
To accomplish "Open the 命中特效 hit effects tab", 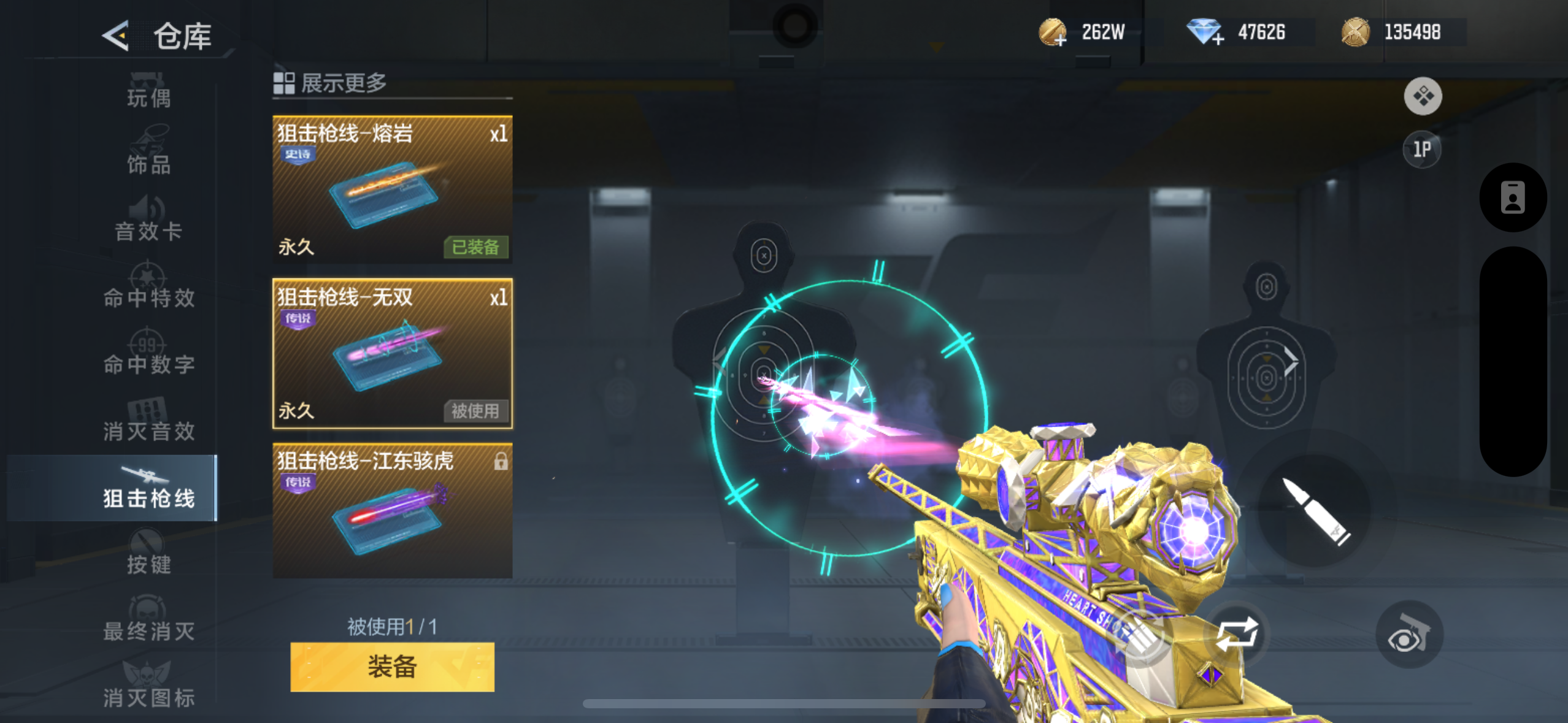I will point(148,289).
